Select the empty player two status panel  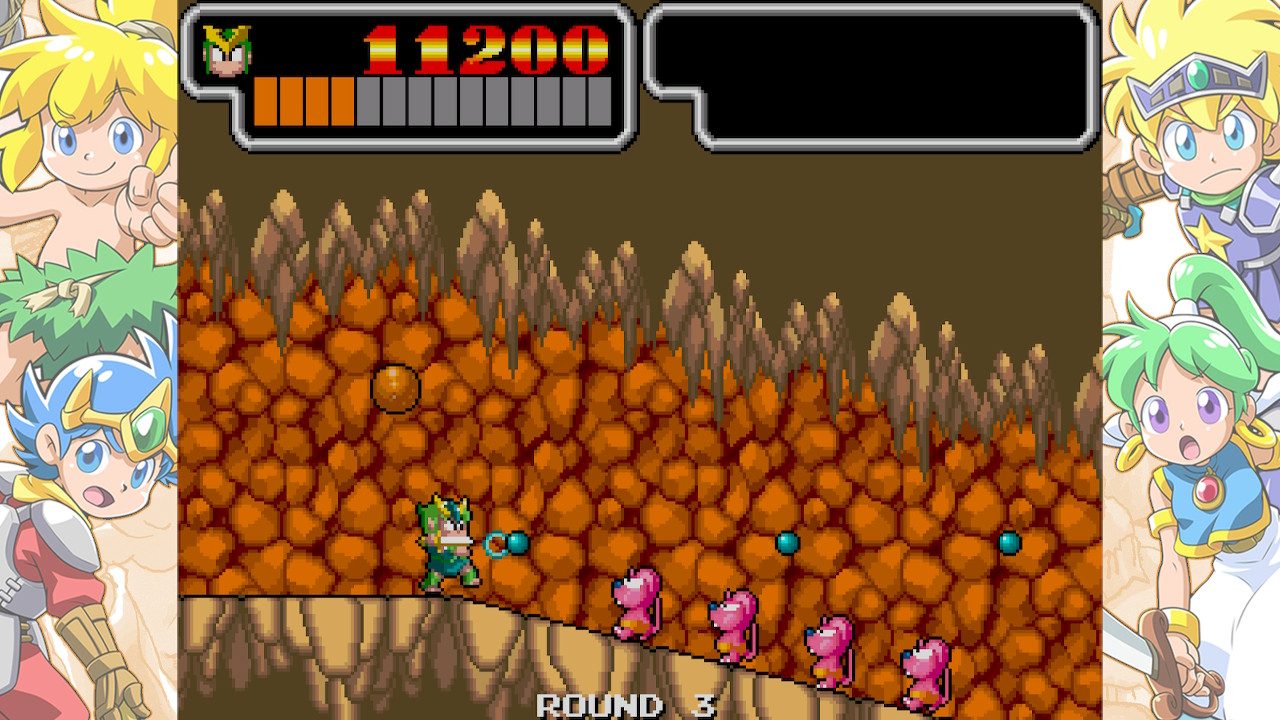(x=872, y=76)
